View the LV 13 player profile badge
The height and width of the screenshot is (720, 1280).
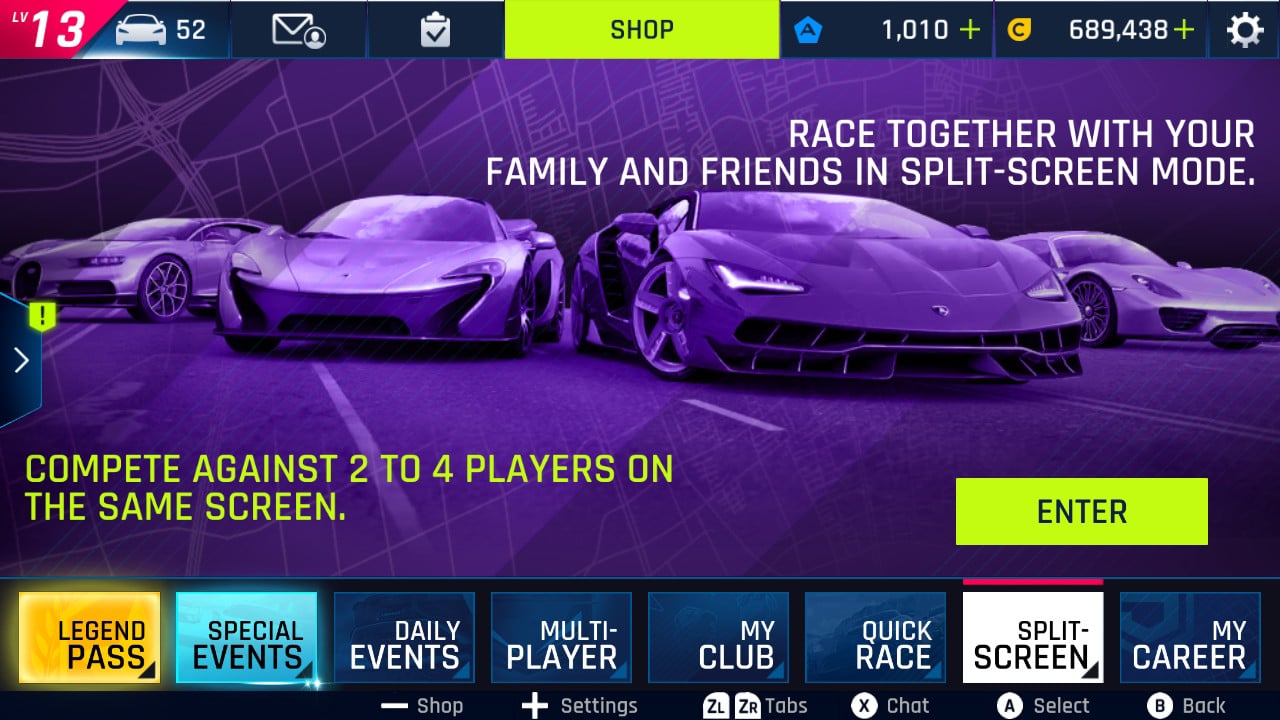pyautogui.click(x=50, y=28)
